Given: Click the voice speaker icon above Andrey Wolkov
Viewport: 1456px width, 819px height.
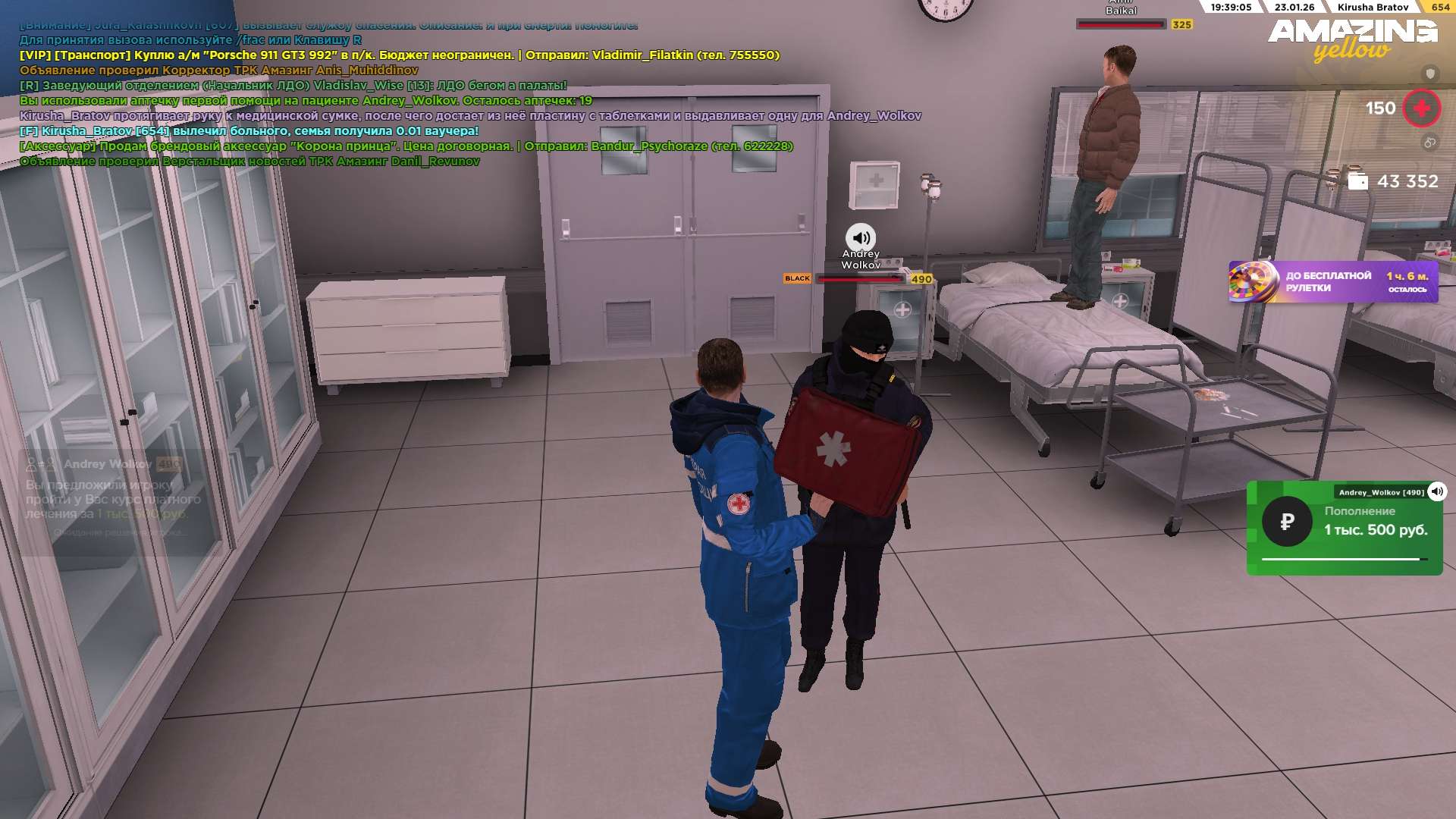Looking at the screenshot, I should click(x=861, y=237).
